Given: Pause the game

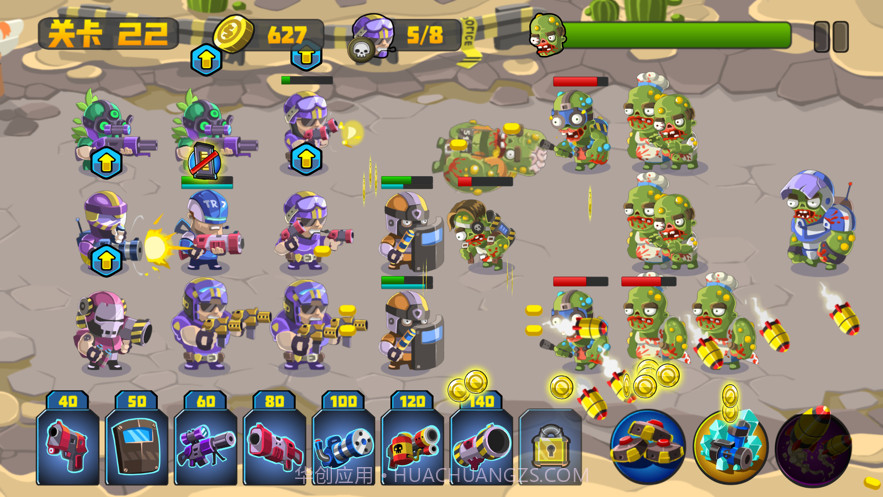Looking at the screenshot, I should click(830, 37).
